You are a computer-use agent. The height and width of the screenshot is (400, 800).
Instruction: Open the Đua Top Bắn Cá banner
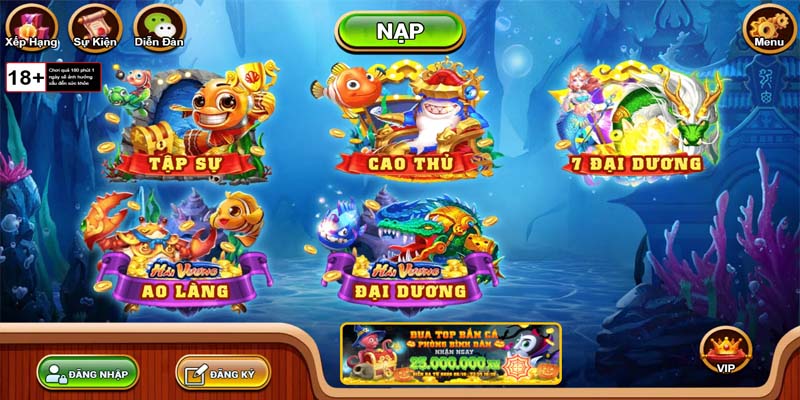pos(451,352)
